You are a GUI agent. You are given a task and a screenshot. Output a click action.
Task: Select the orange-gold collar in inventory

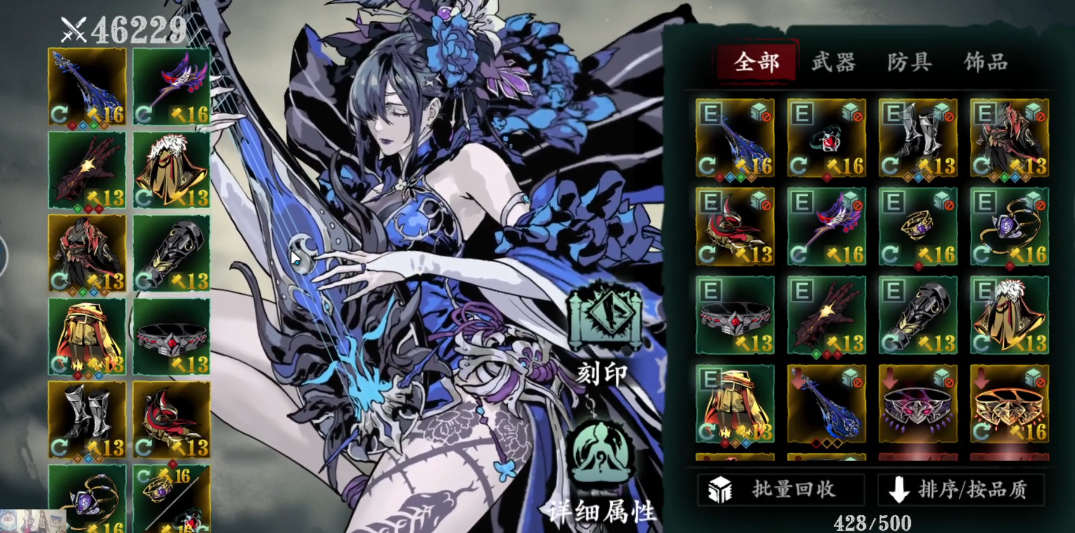click(1009, 404)
